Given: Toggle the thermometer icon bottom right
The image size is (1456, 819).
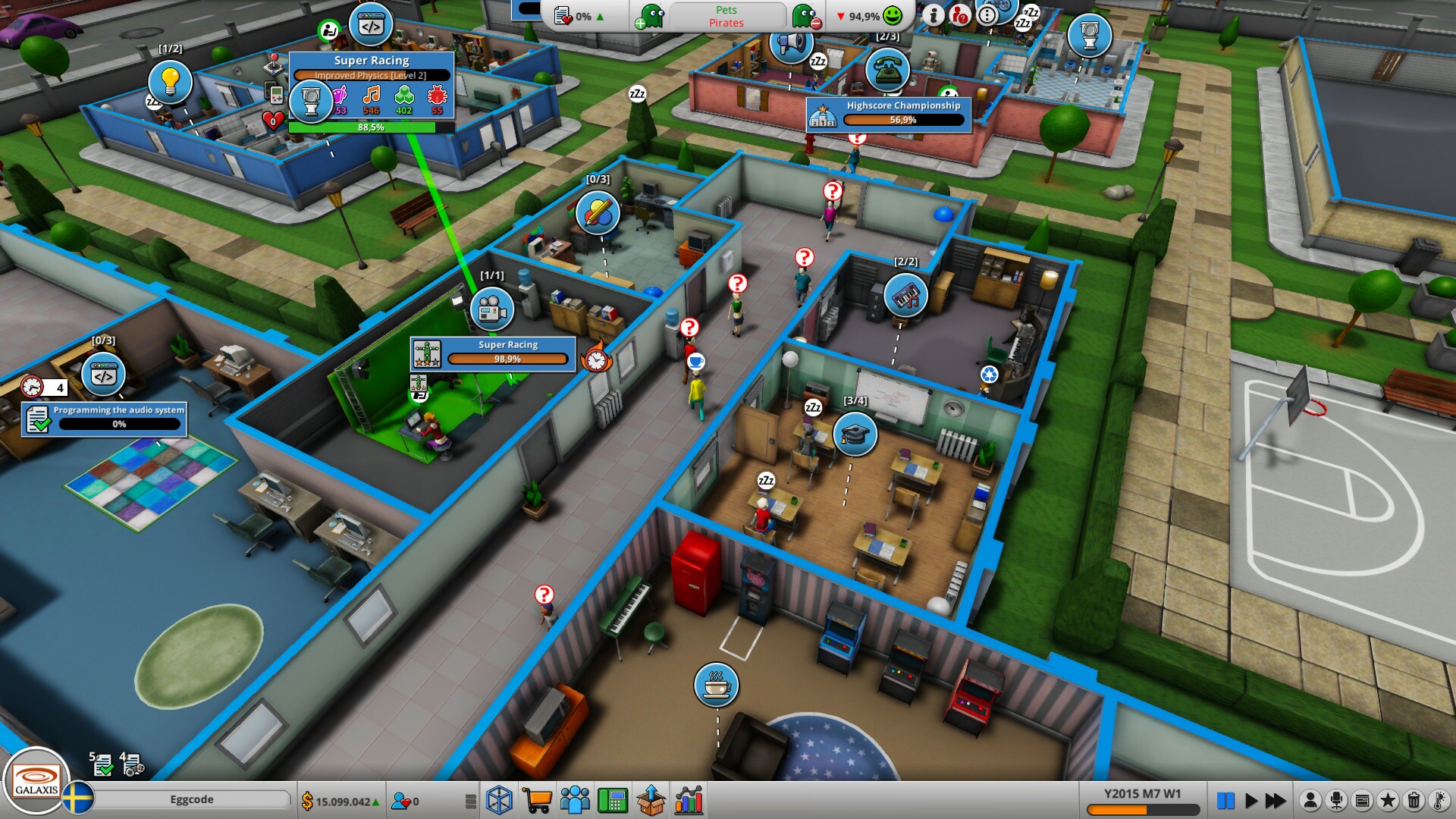Looking at the screenshot, I should pyautogui.click(x=1438, y=800).
